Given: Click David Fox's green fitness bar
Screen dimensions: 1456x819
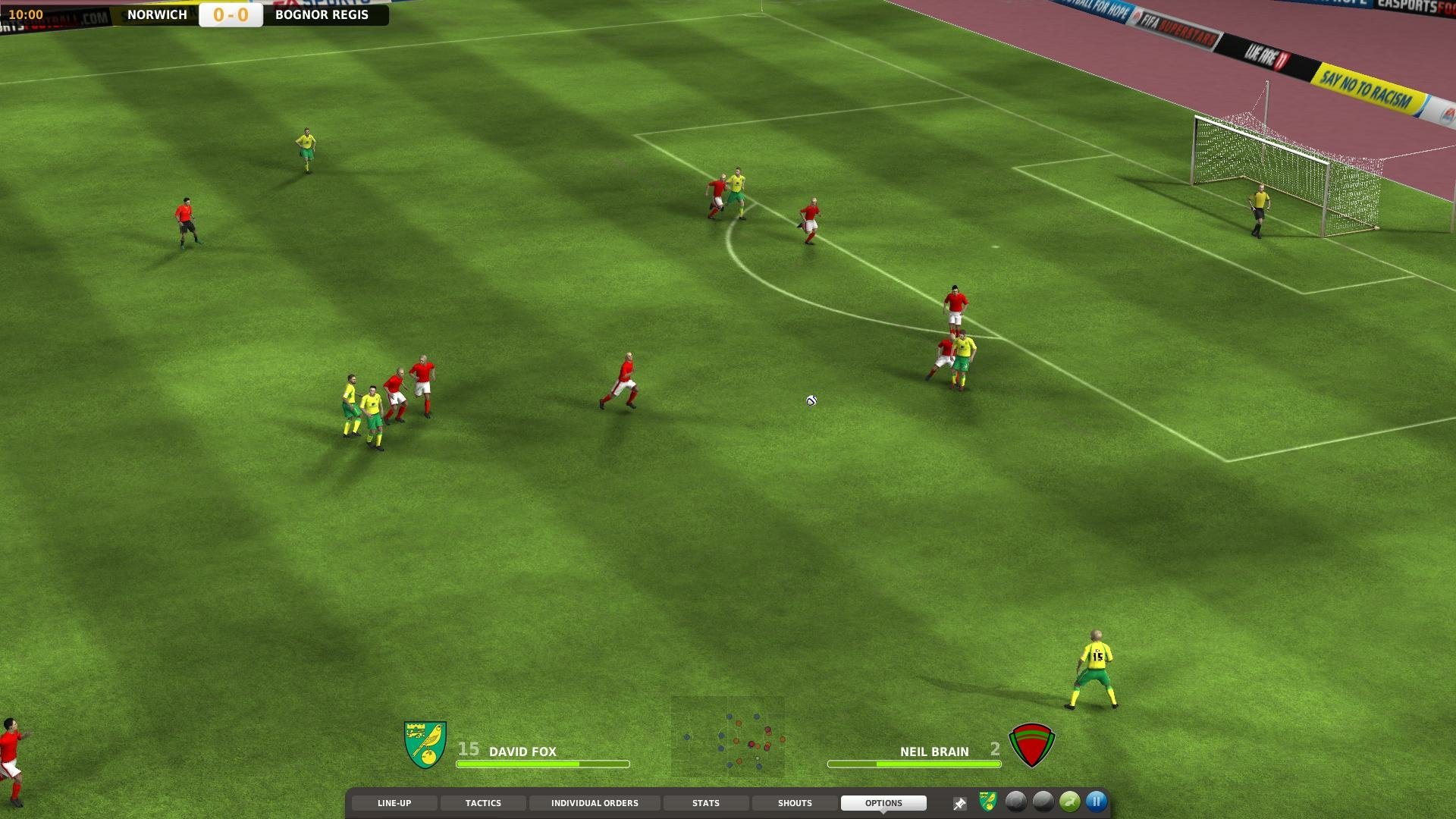Looking at the screenshot, I should tap(542, 764).
